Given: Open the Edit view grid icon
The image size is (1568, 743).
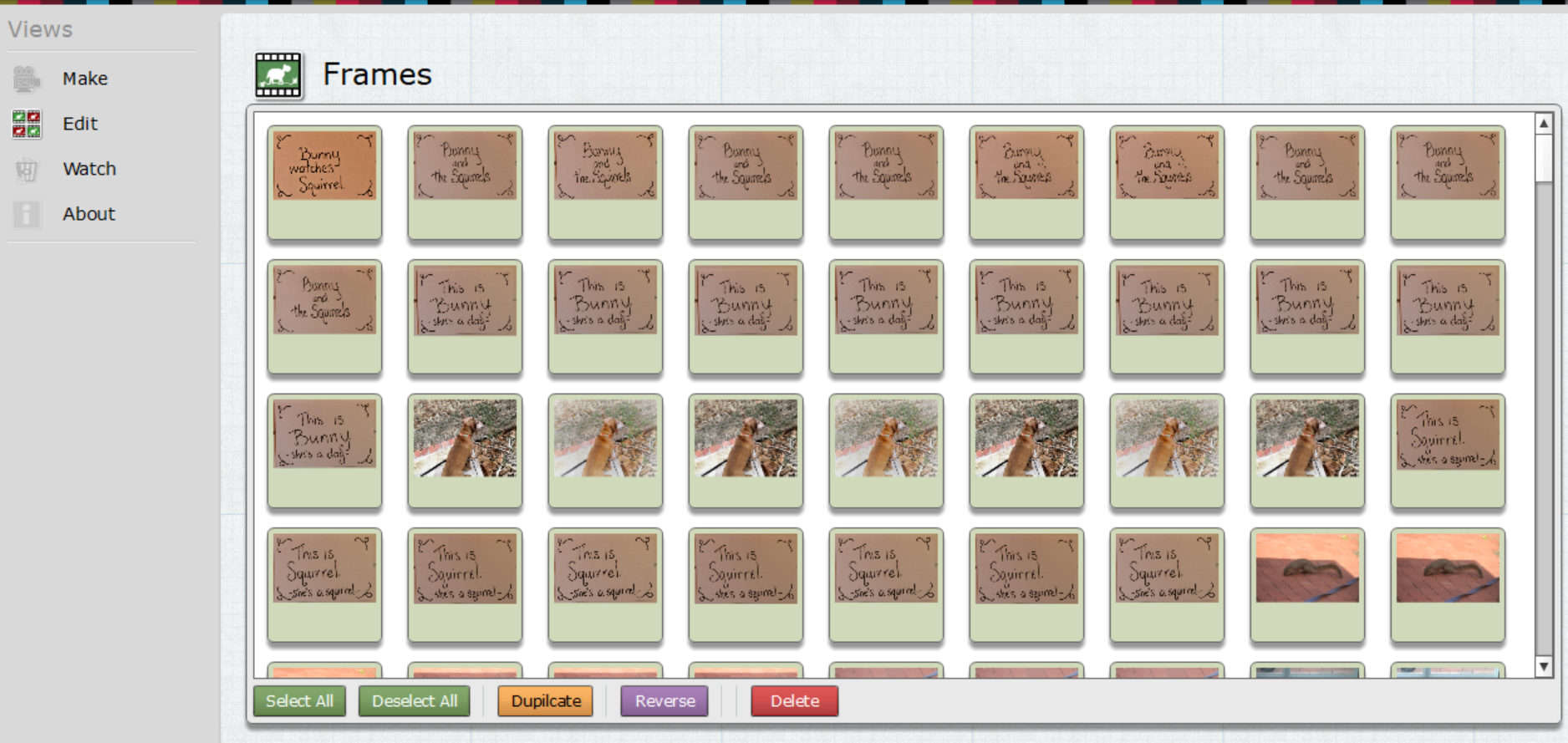Looking at the screenshot, I should point(26,123).
